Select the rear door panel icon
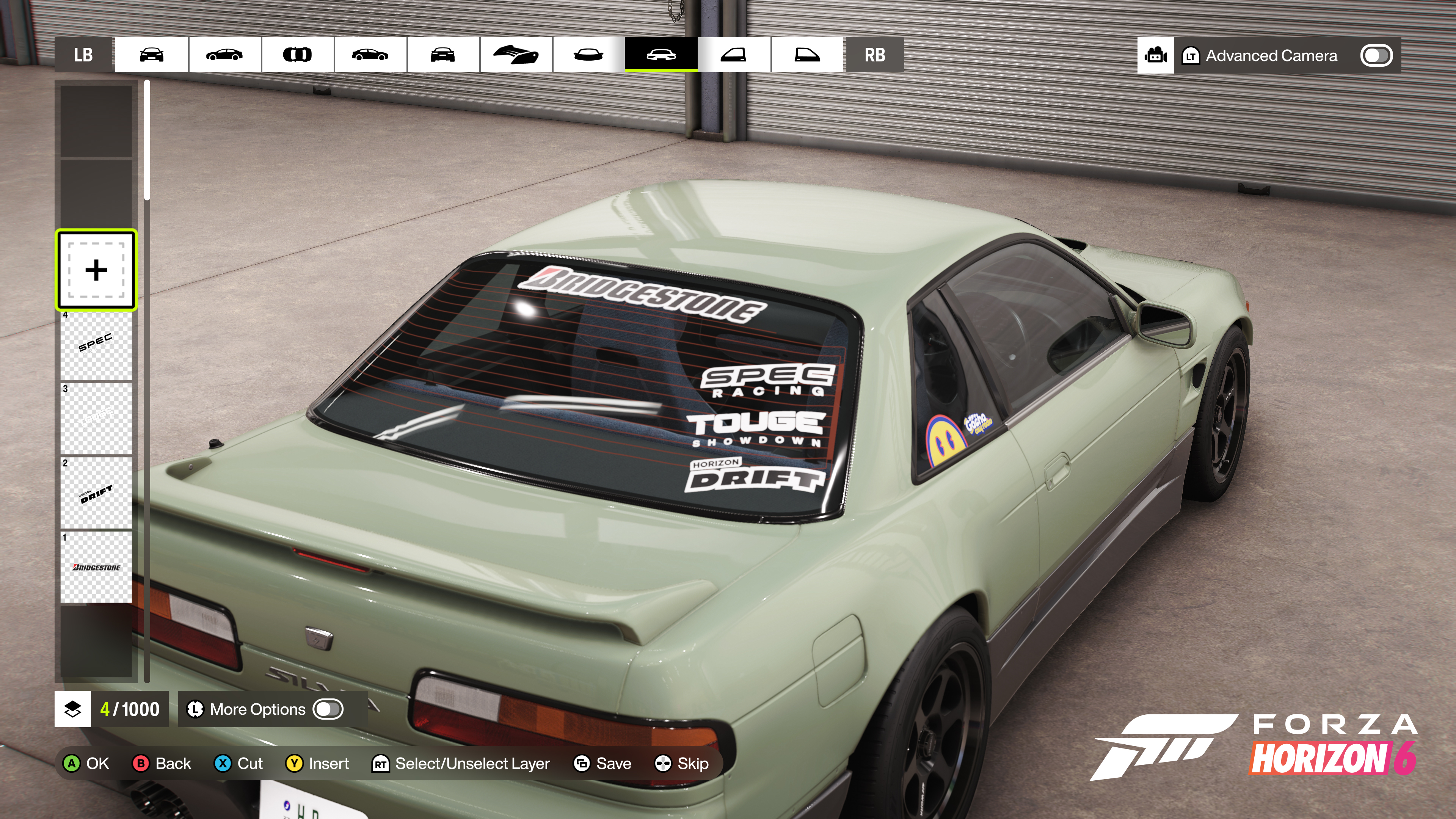The image size is (1456, 819). [806, 55]
